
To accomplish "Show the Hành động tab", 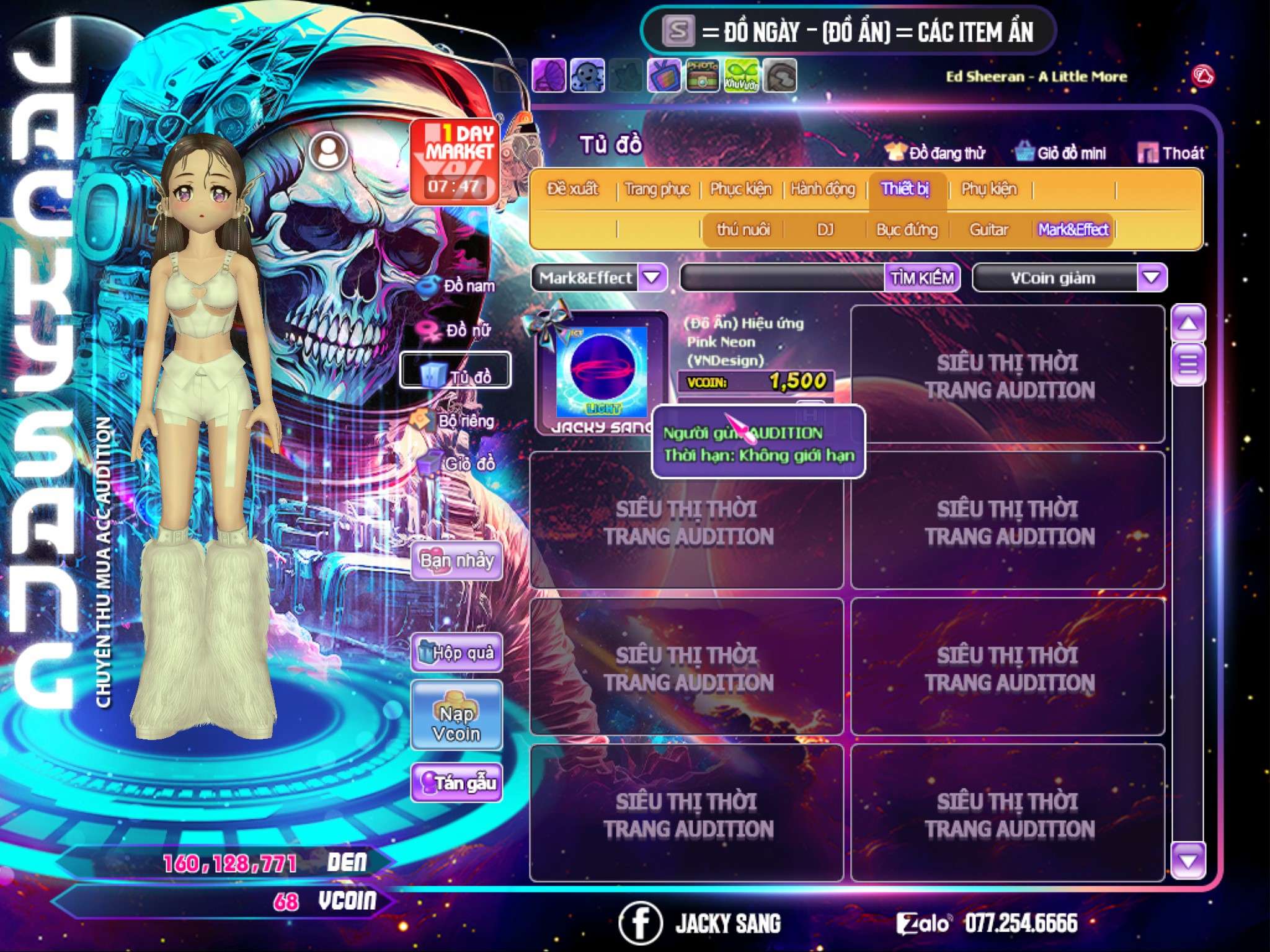I will 823,189.
